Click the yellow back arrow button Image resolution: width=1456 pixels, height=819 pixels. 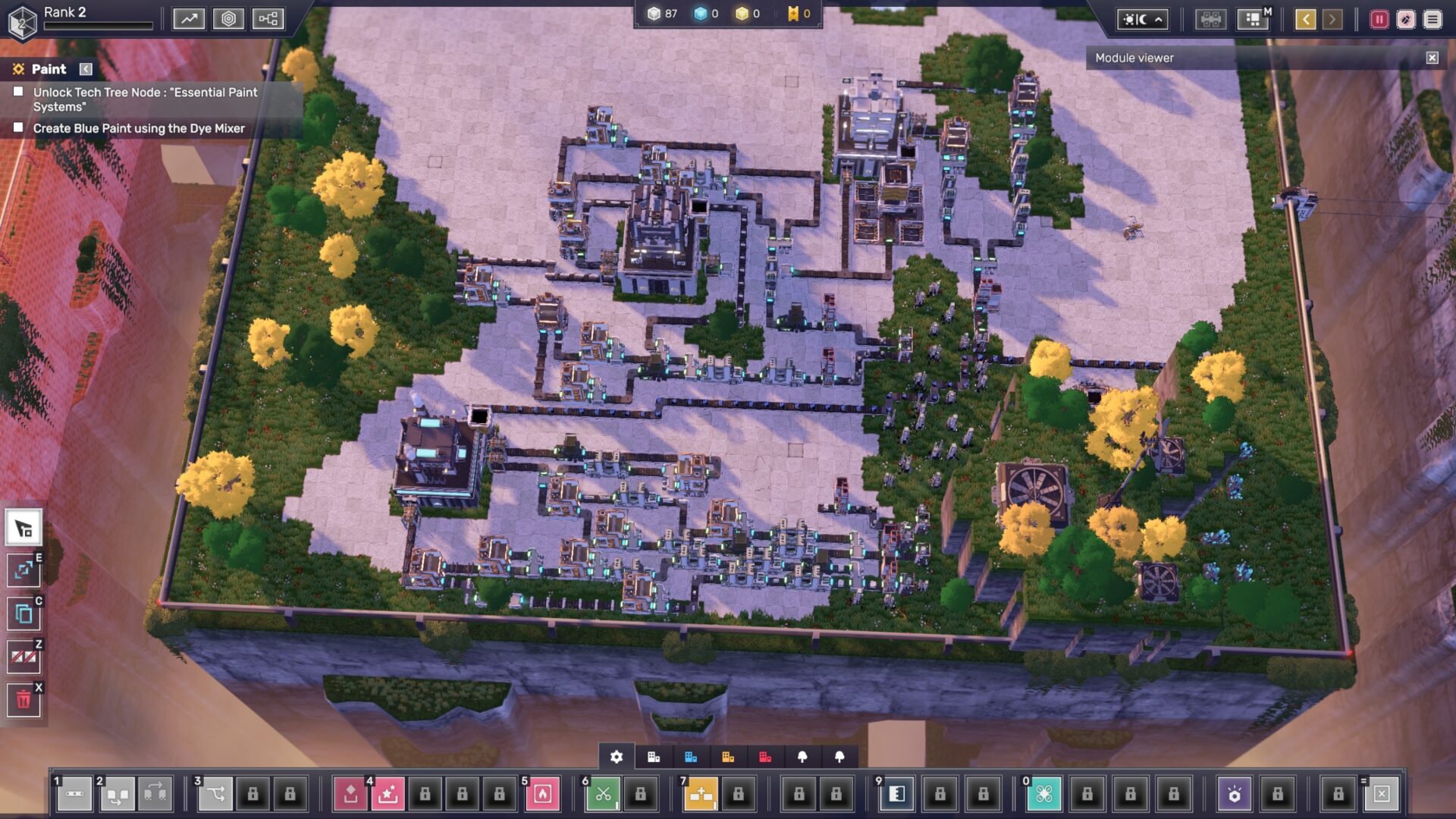tap(1305, 20)
